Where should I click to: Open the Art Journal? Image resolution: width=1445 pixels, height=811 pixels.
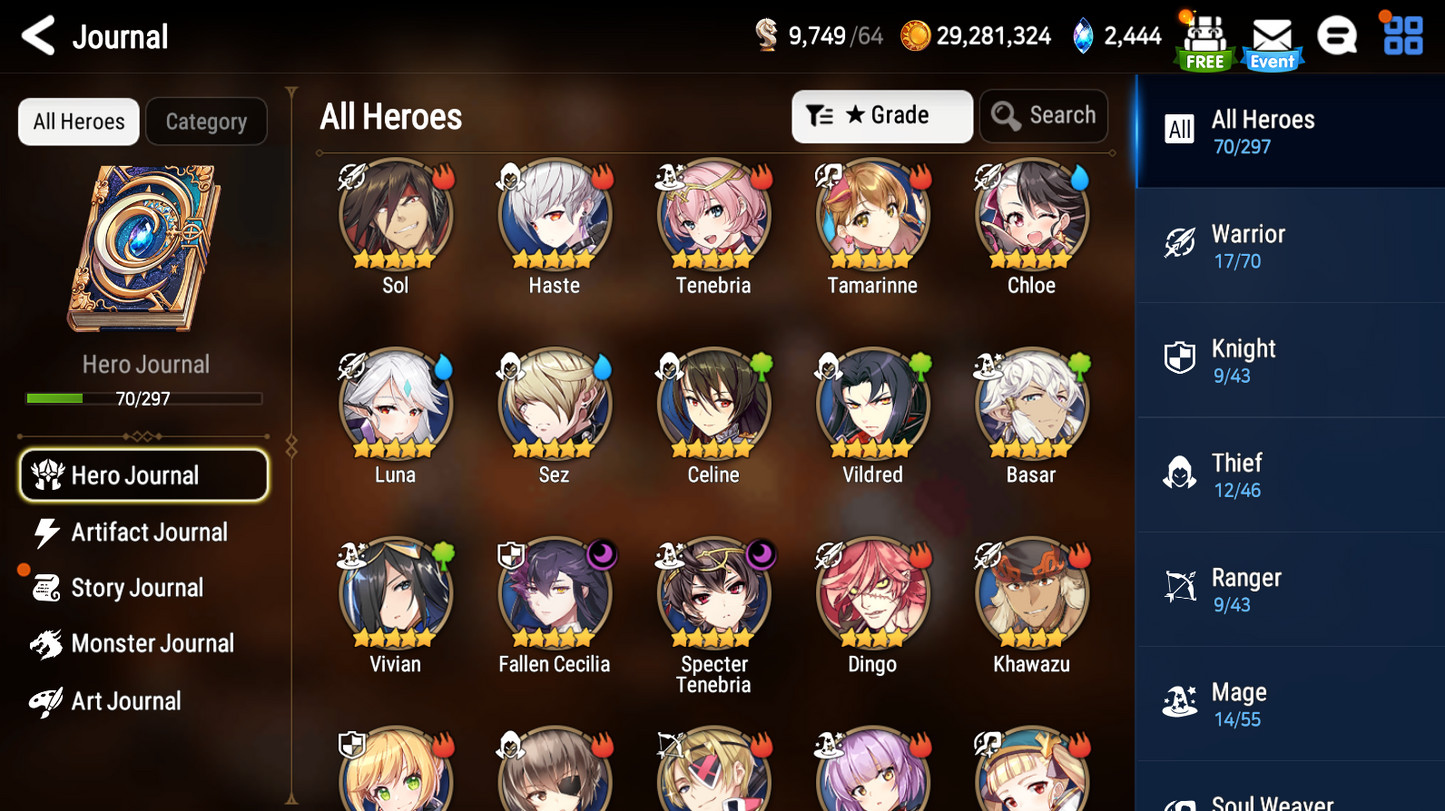(125, 701)
